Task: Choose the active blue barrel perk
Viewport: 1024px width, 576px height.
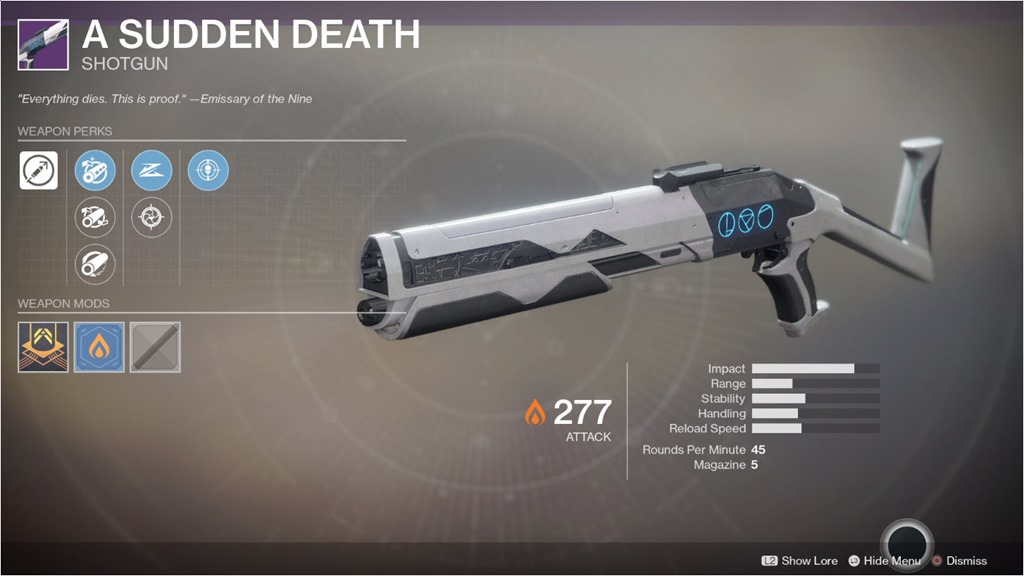Action: pos(95,171)
